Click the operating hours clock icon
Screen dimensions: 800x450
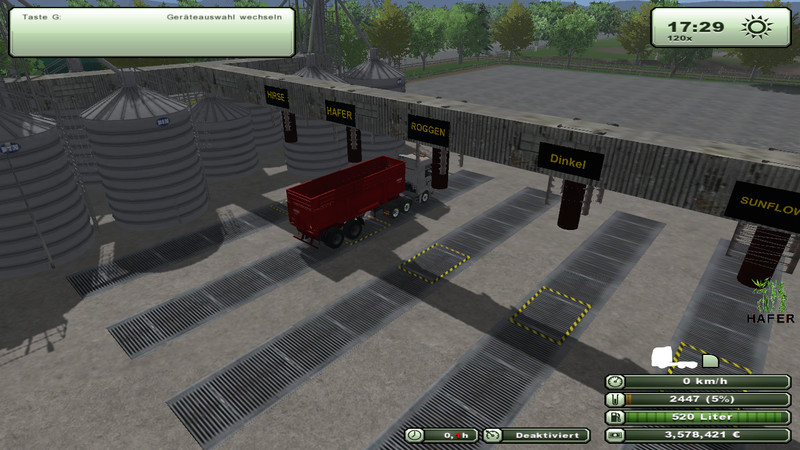tap(415, 435)
